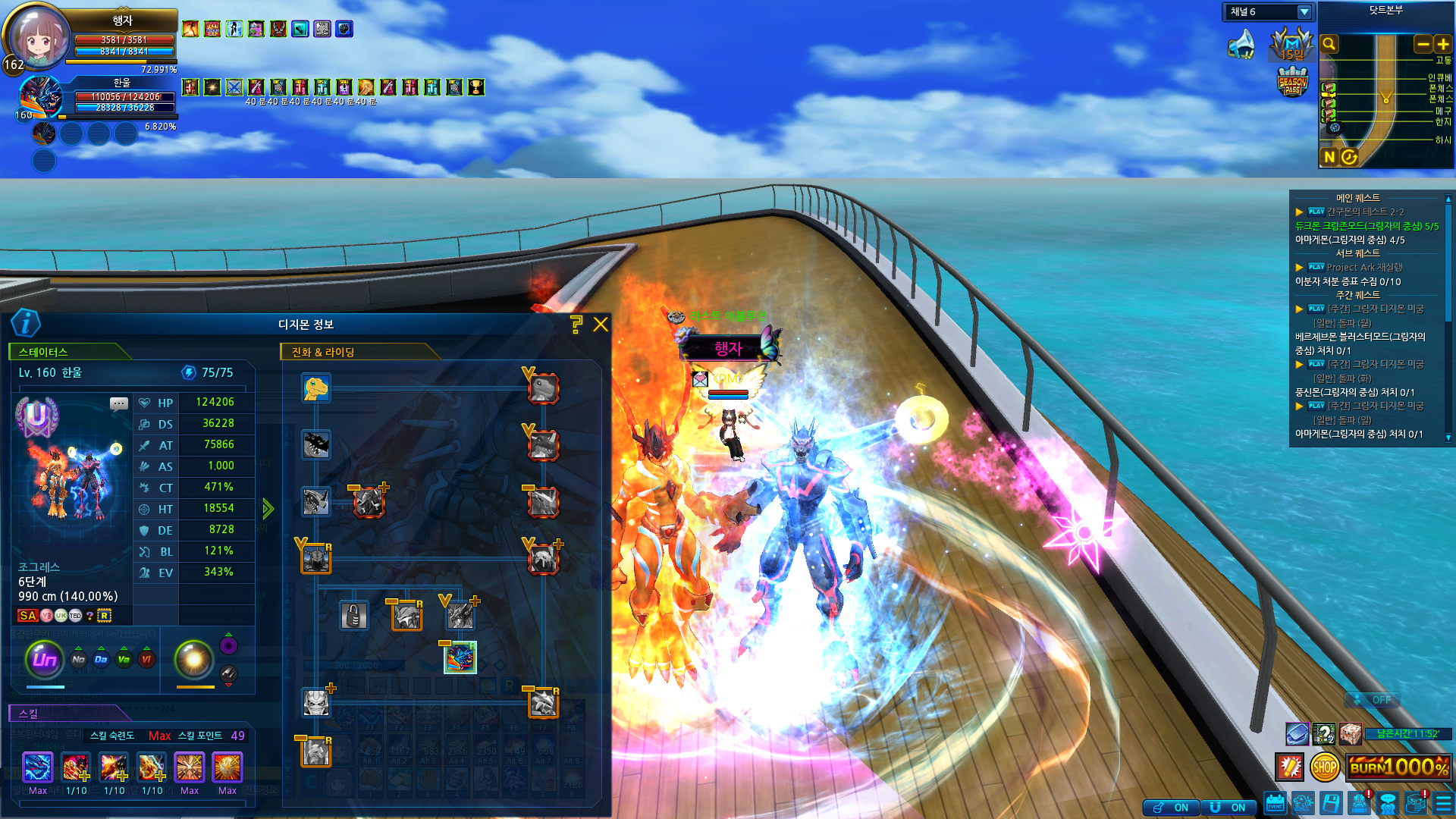Open the megaphone announcement icon
Screen dimensions: 1456x819
point(1241,44)
